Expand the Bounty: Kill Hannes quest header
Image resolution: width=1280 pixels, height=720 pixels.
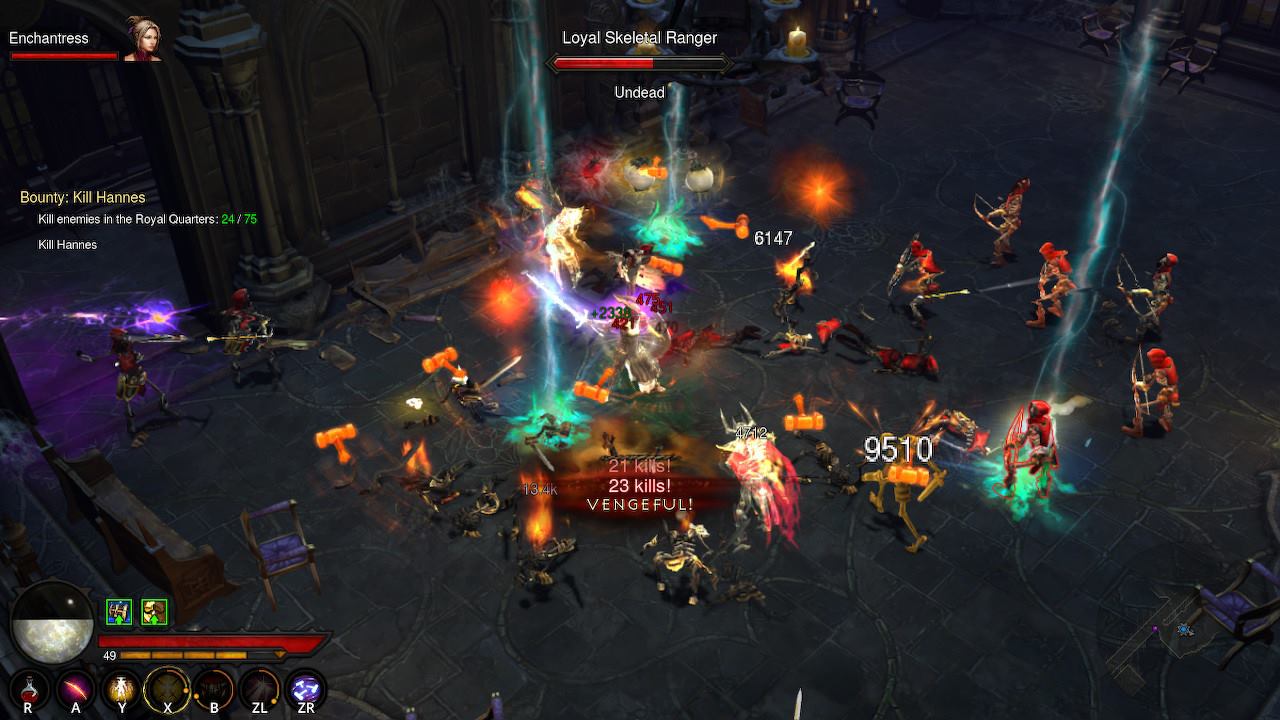point(83,197)
